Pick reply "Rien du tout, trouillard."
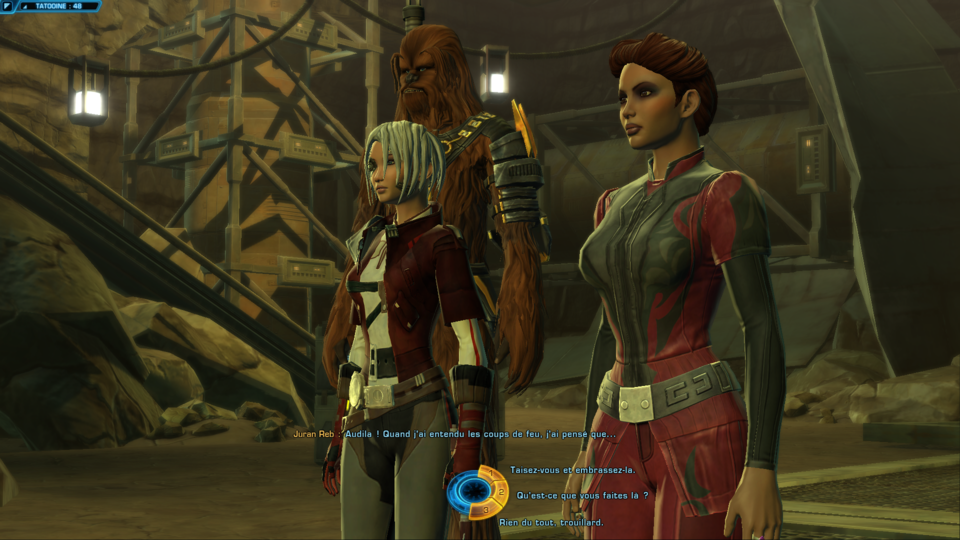The width and height of the screenshot is (960, 540). pyautogui.click(x=550, y=521)
